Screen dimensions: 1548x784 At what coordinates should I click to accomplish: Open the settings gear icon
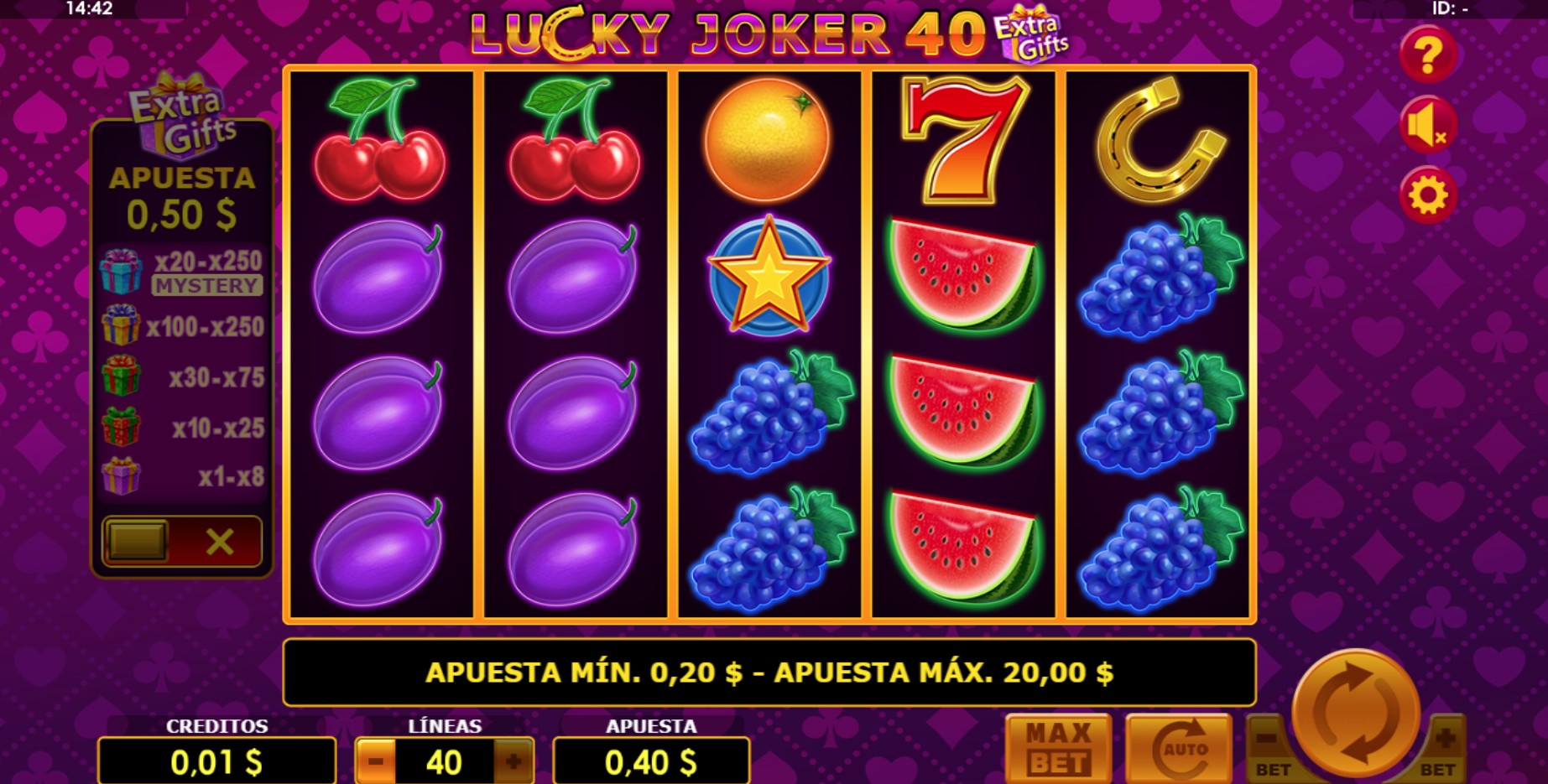point(1429,197)
